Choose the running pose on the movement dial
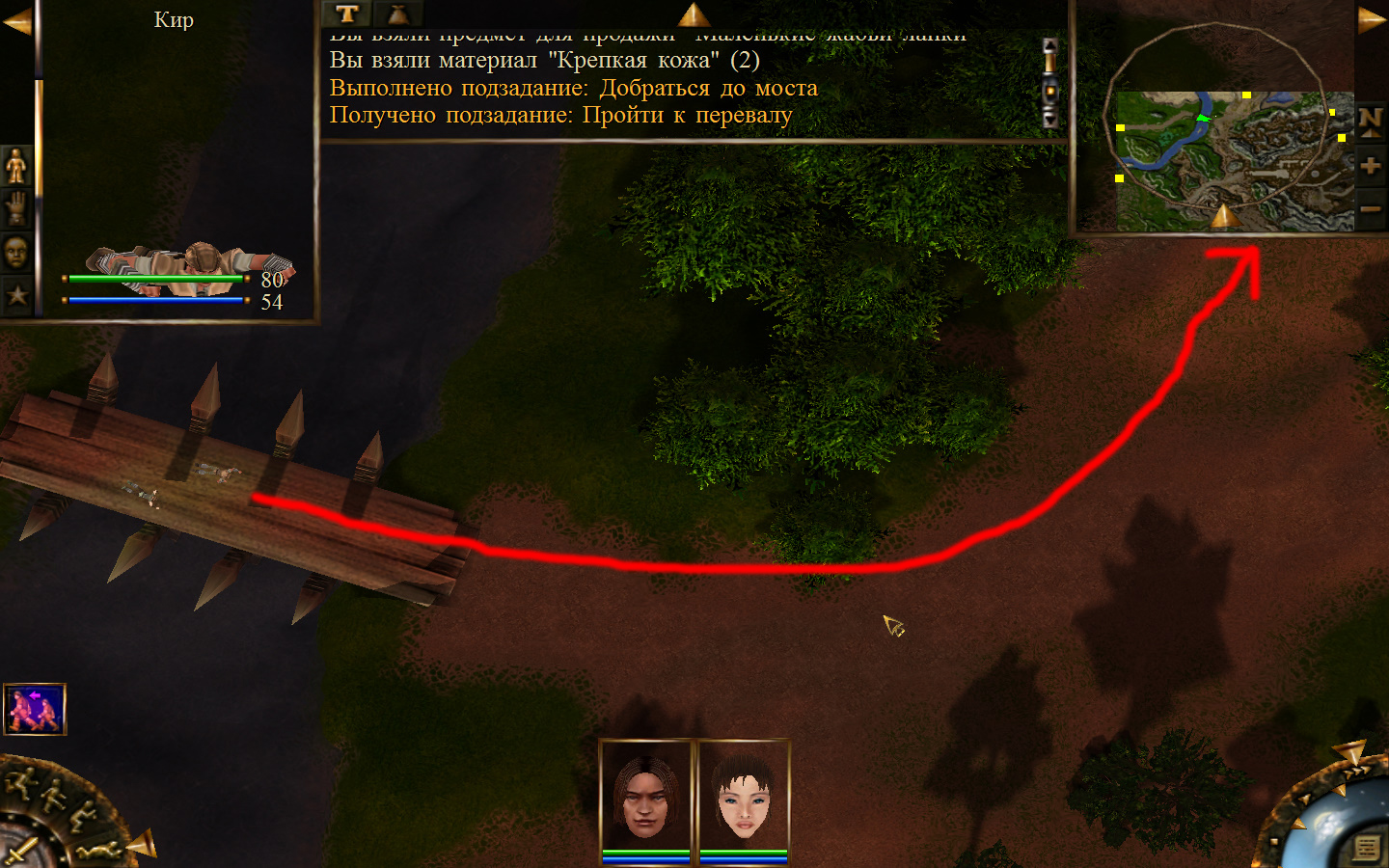 21,780
